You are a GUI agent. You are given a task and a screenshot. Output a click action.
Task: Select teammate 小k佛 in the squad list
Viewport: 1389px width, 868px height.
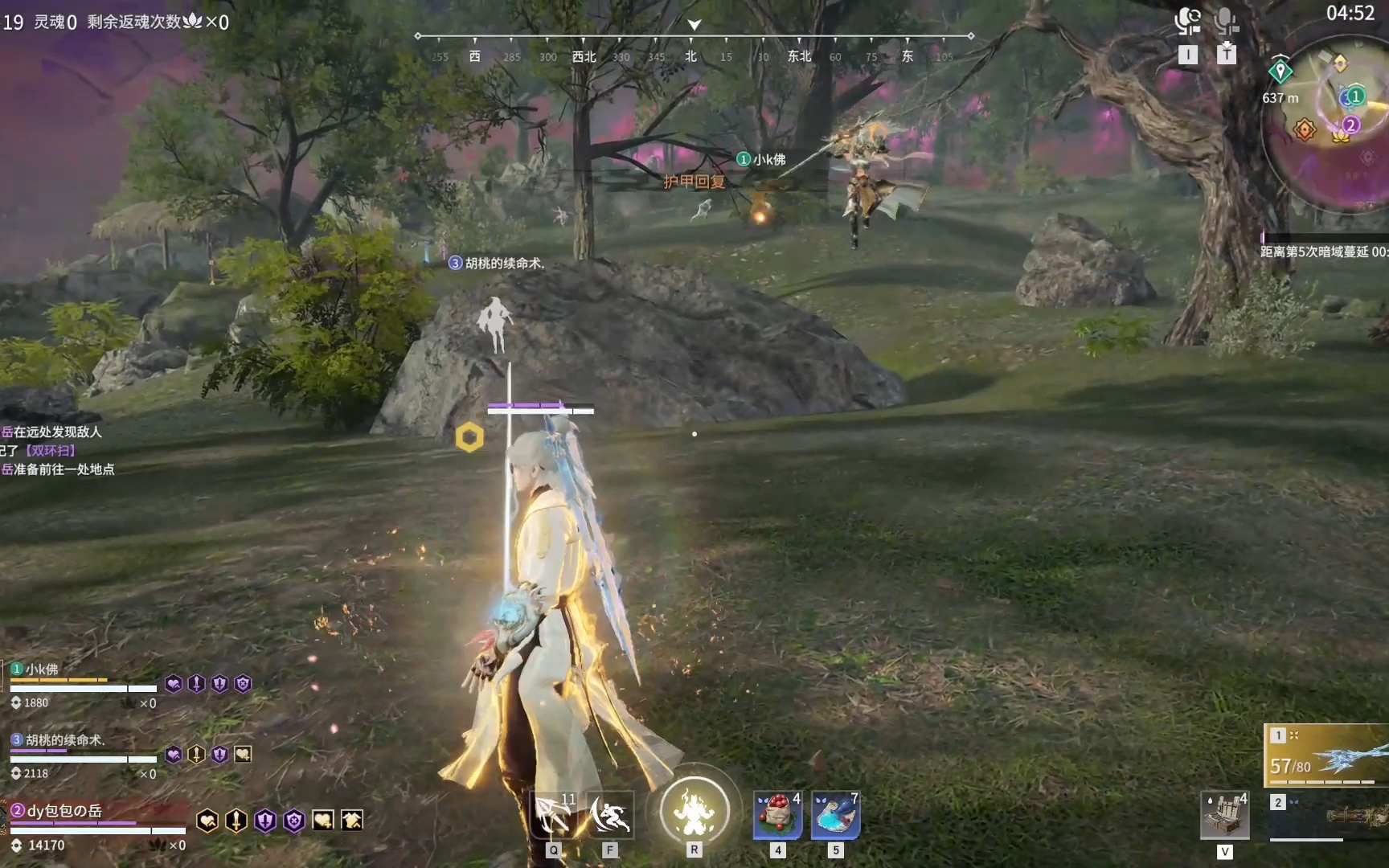(42, 669)
